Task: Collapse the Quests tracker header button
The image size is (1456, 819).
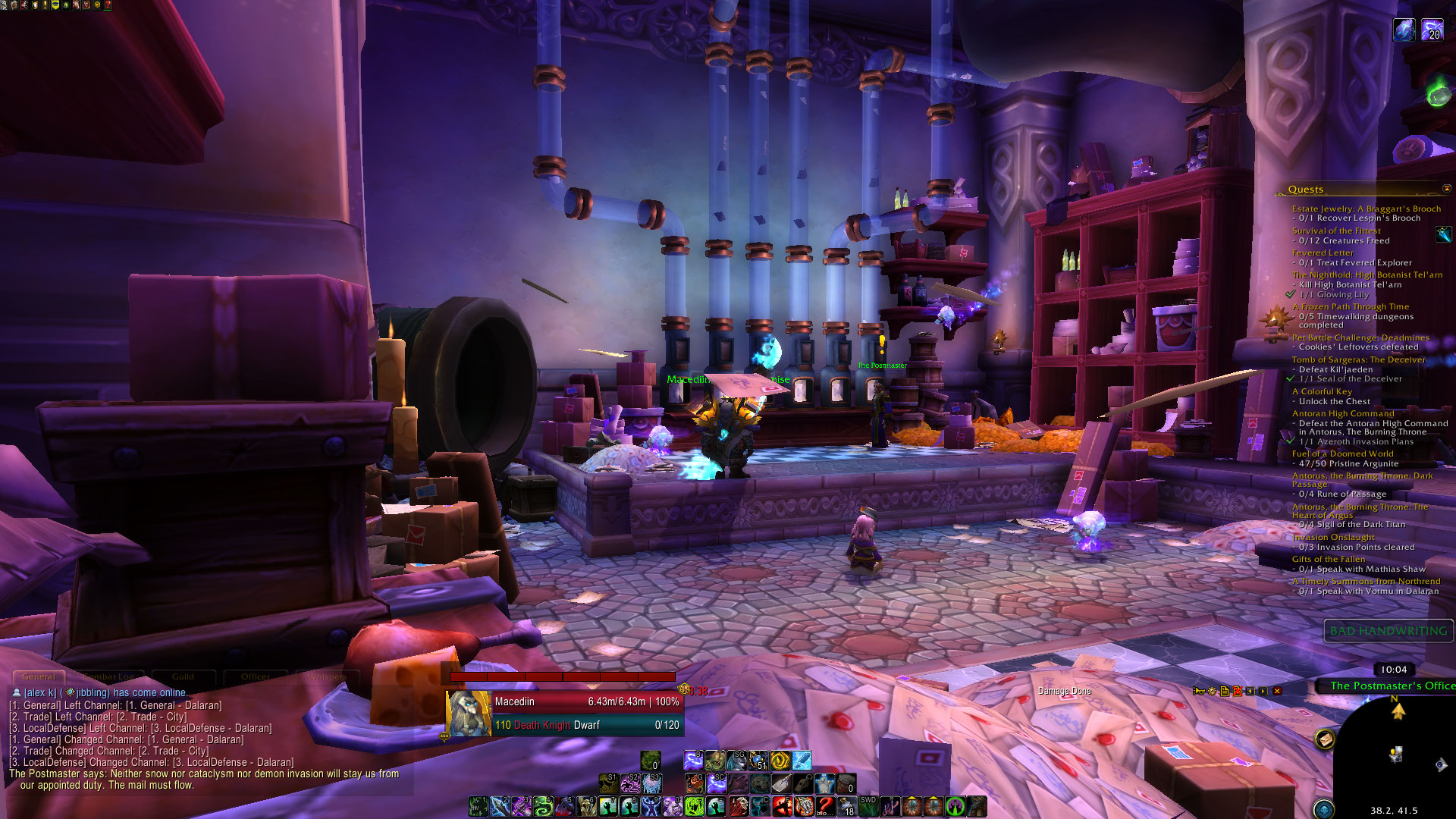Action: (x=1446, y=189)
